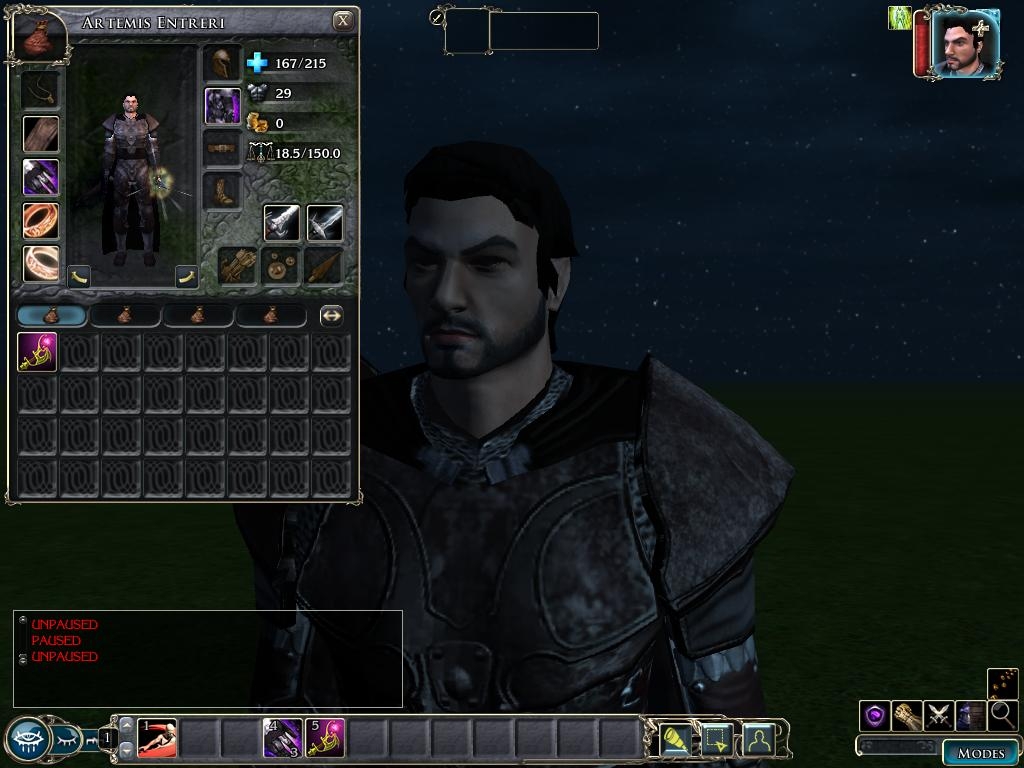Screen dimensions: 1024x768
Task: Select the equipped helmet slot
Action: pos(222,63)
